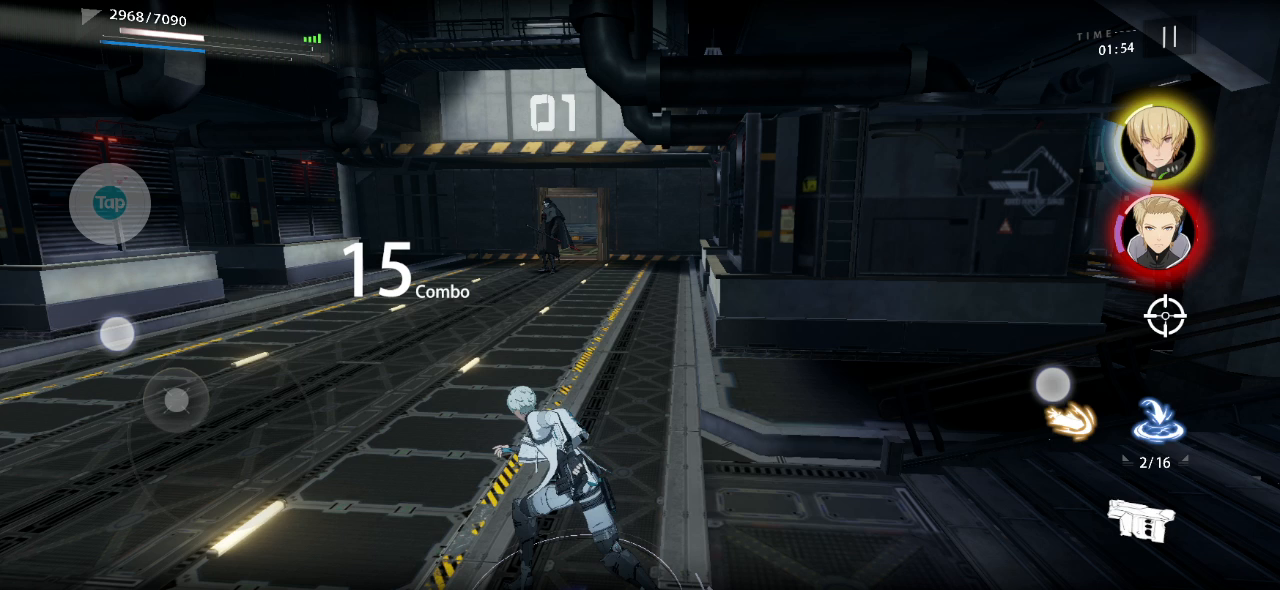Switch to the yellow-ringed blond character portrait

(1158, 142)
